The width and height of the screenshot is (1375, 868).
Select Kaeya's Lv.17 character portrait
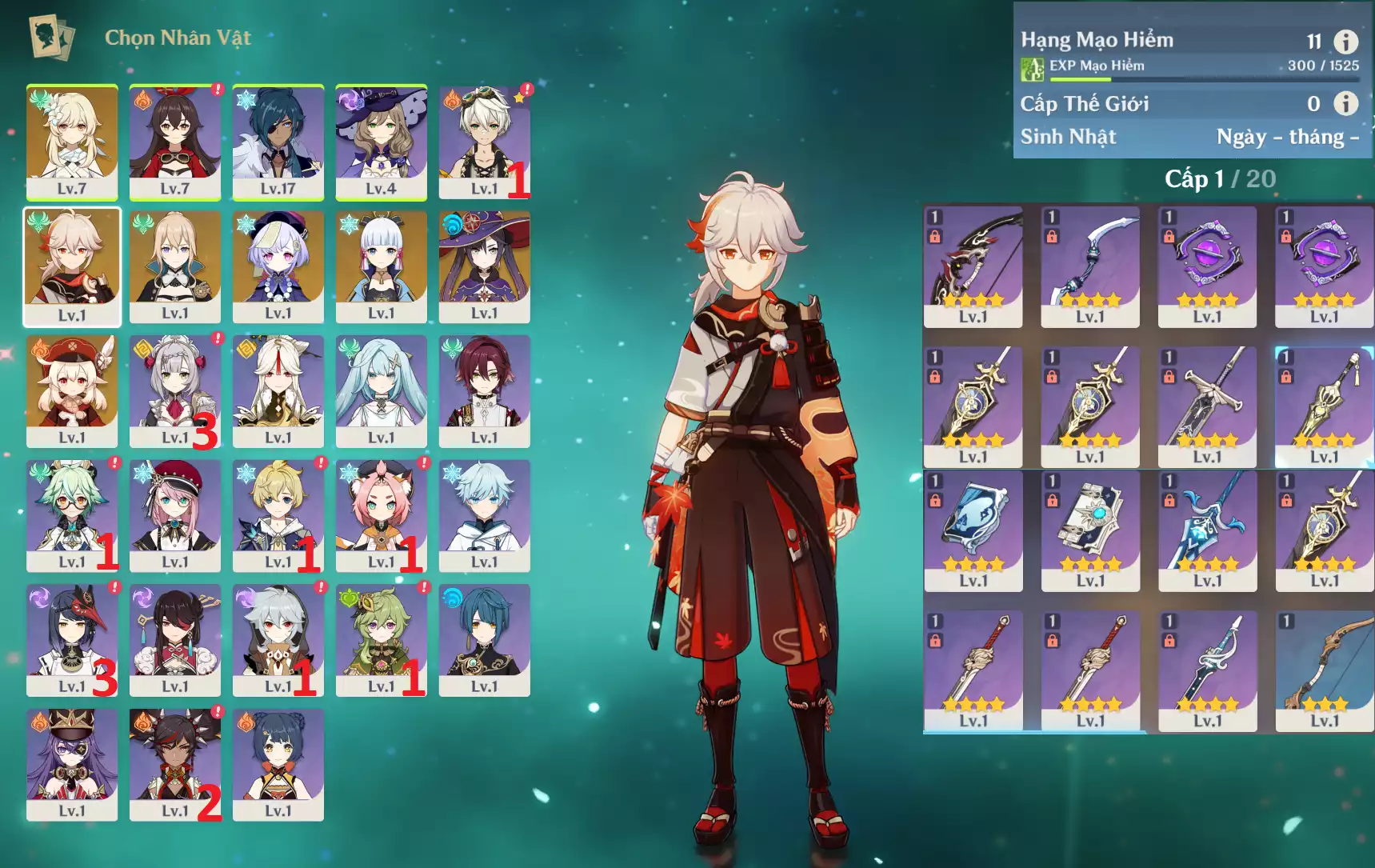pyautogui.click(x=278, y=142)
